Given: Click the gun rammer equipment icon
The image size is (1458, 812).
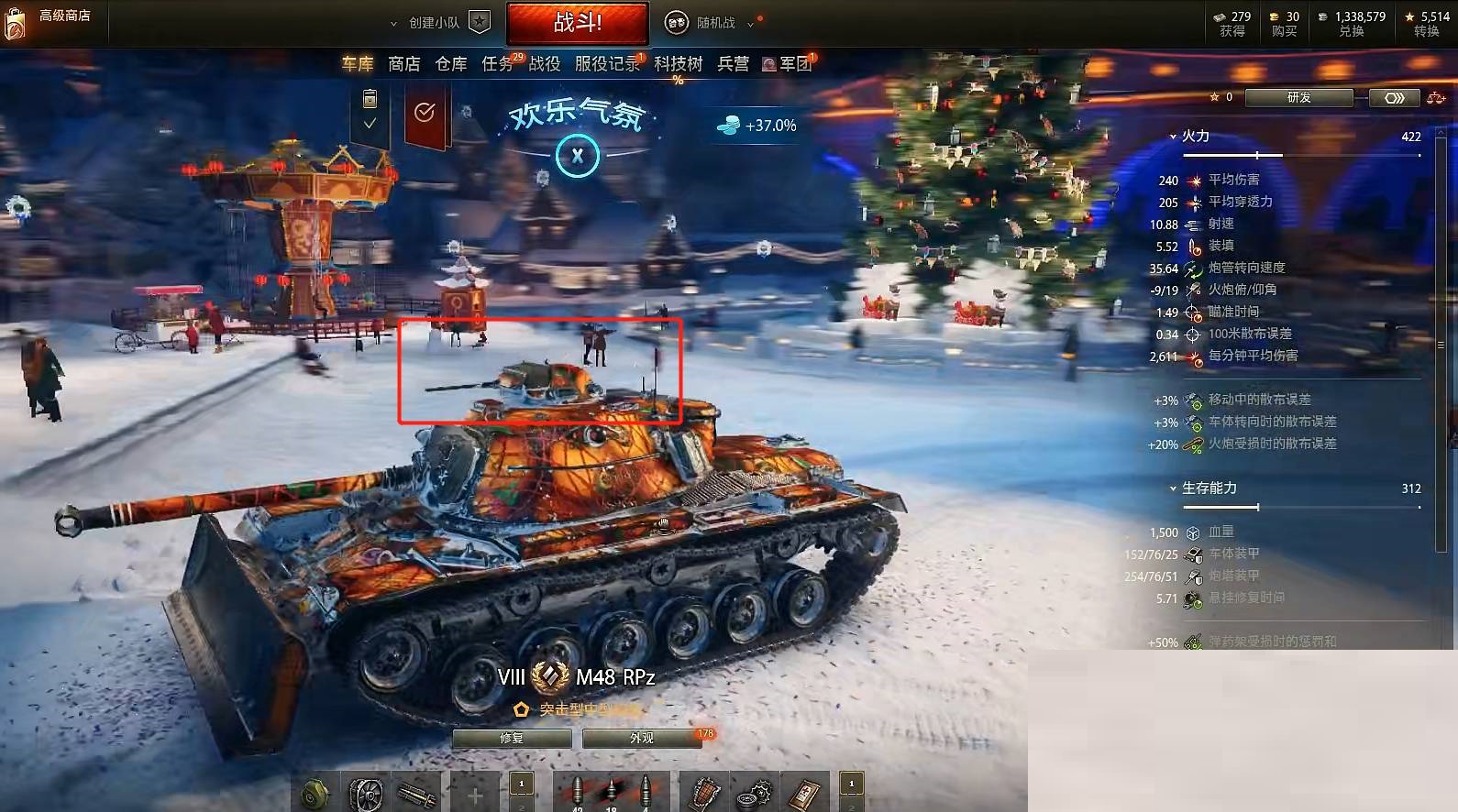Looking at the screenshot, I should tap(417, 792).
